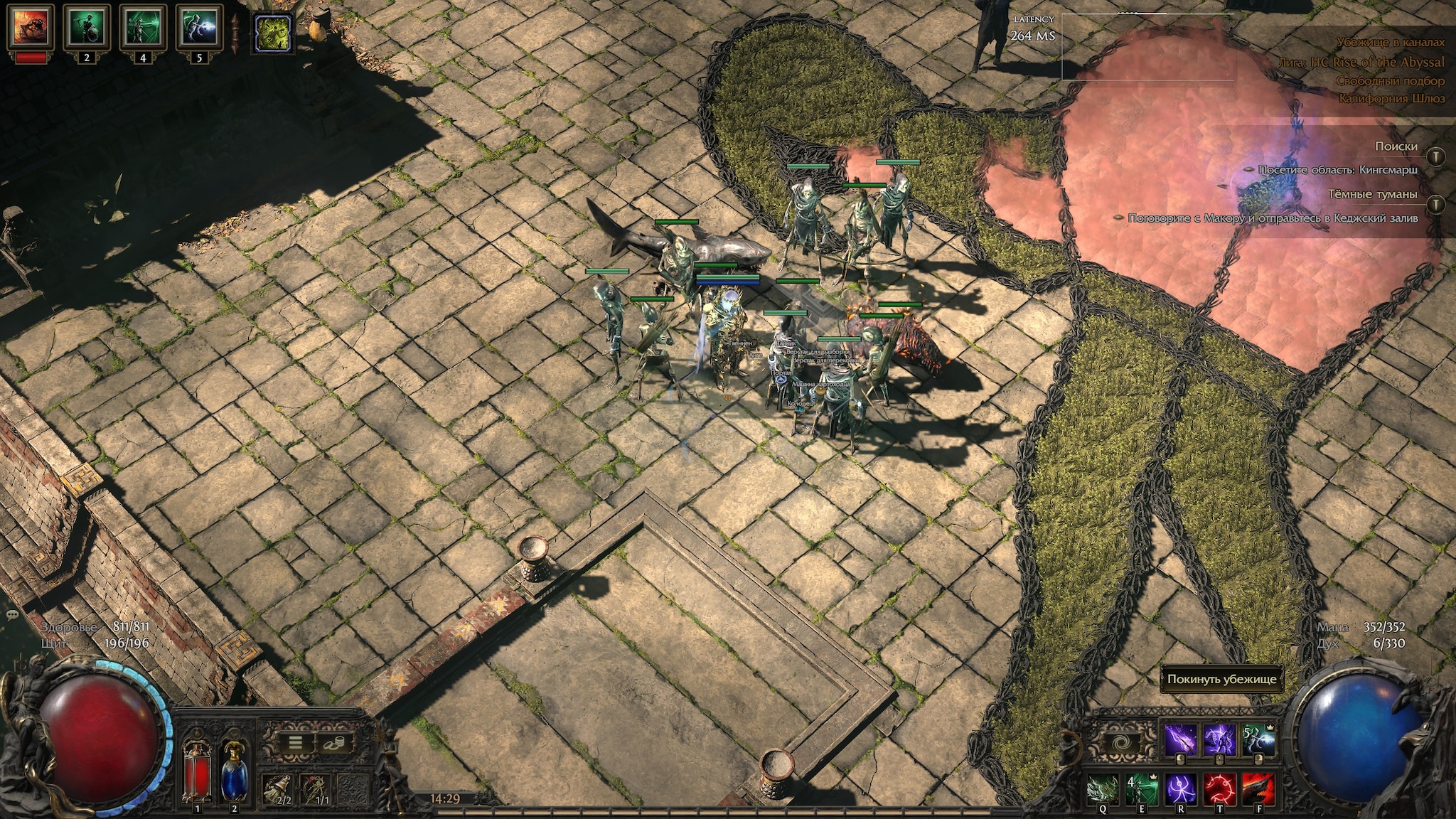1456x819 pixels.
Task: Activate the purple lightning staff skill
Action: (1180, 741)
